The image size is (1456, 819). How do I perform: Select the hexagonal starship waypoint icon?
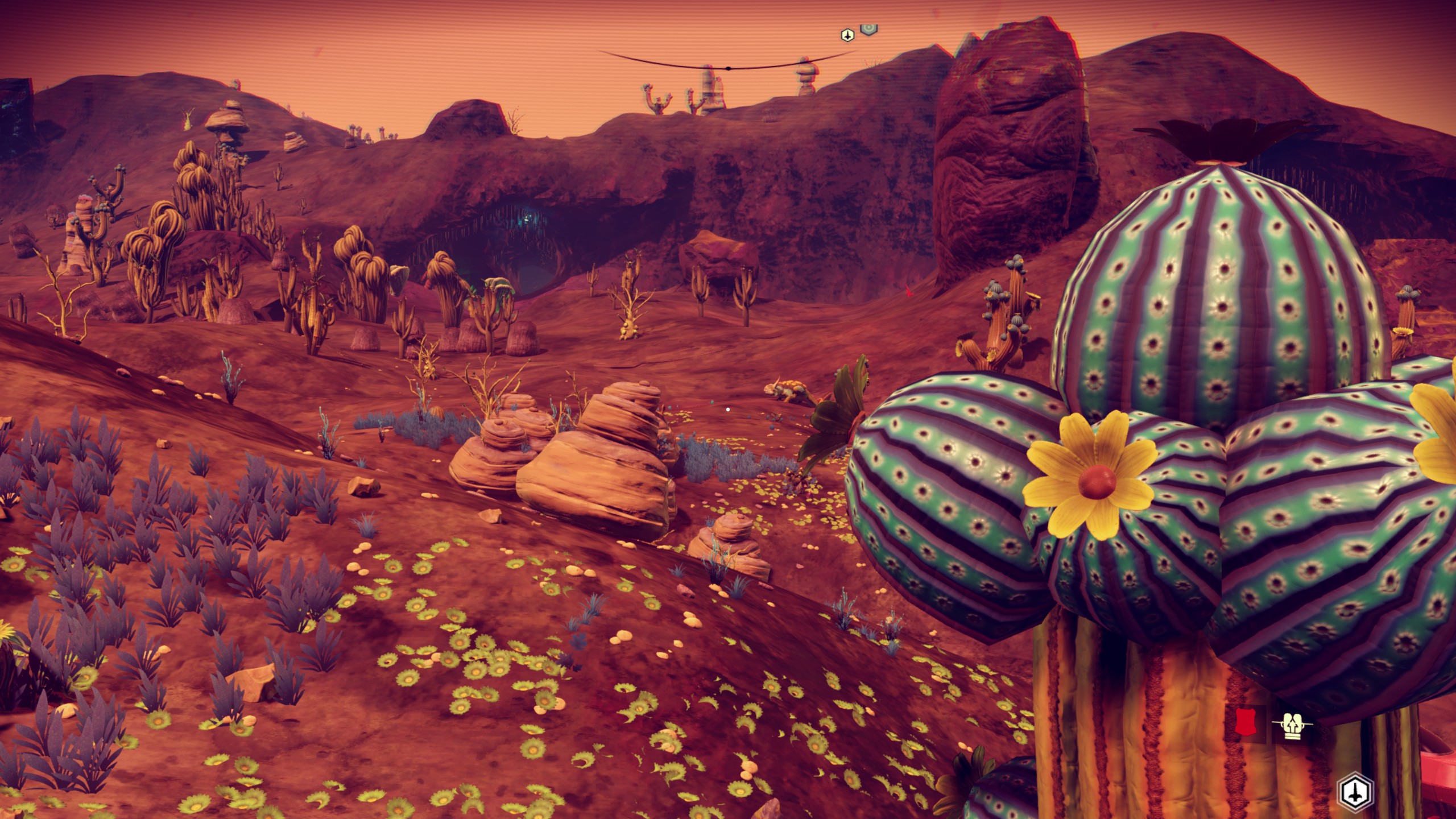[x=1359, y=792]
